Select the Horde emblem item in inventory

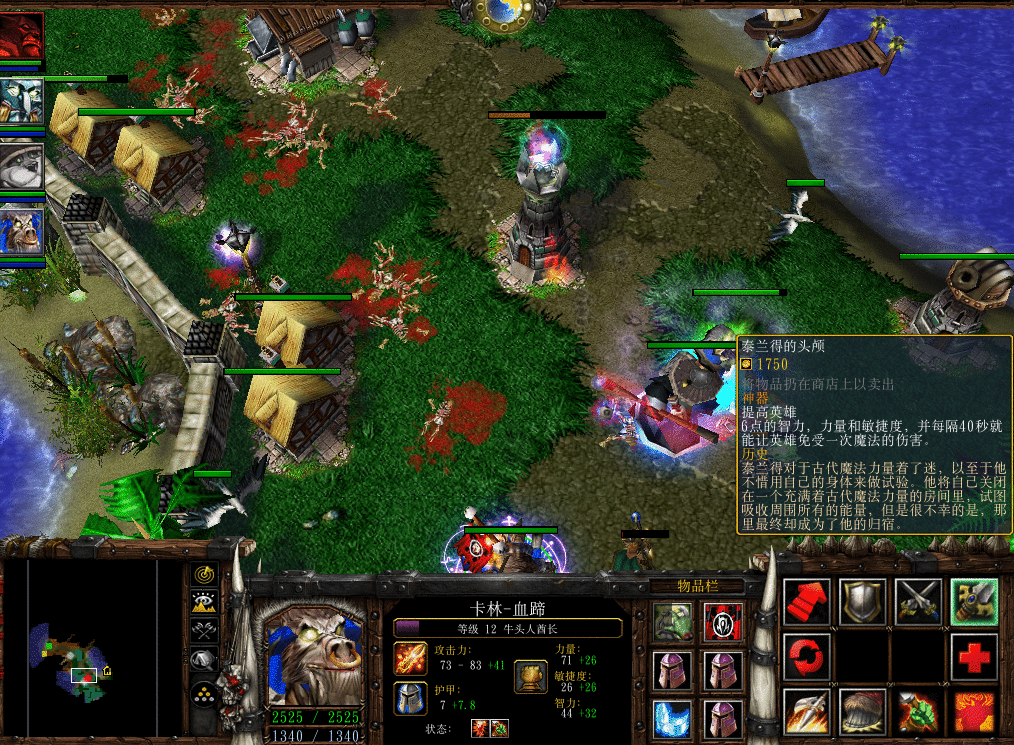click(x=722, y=621)
